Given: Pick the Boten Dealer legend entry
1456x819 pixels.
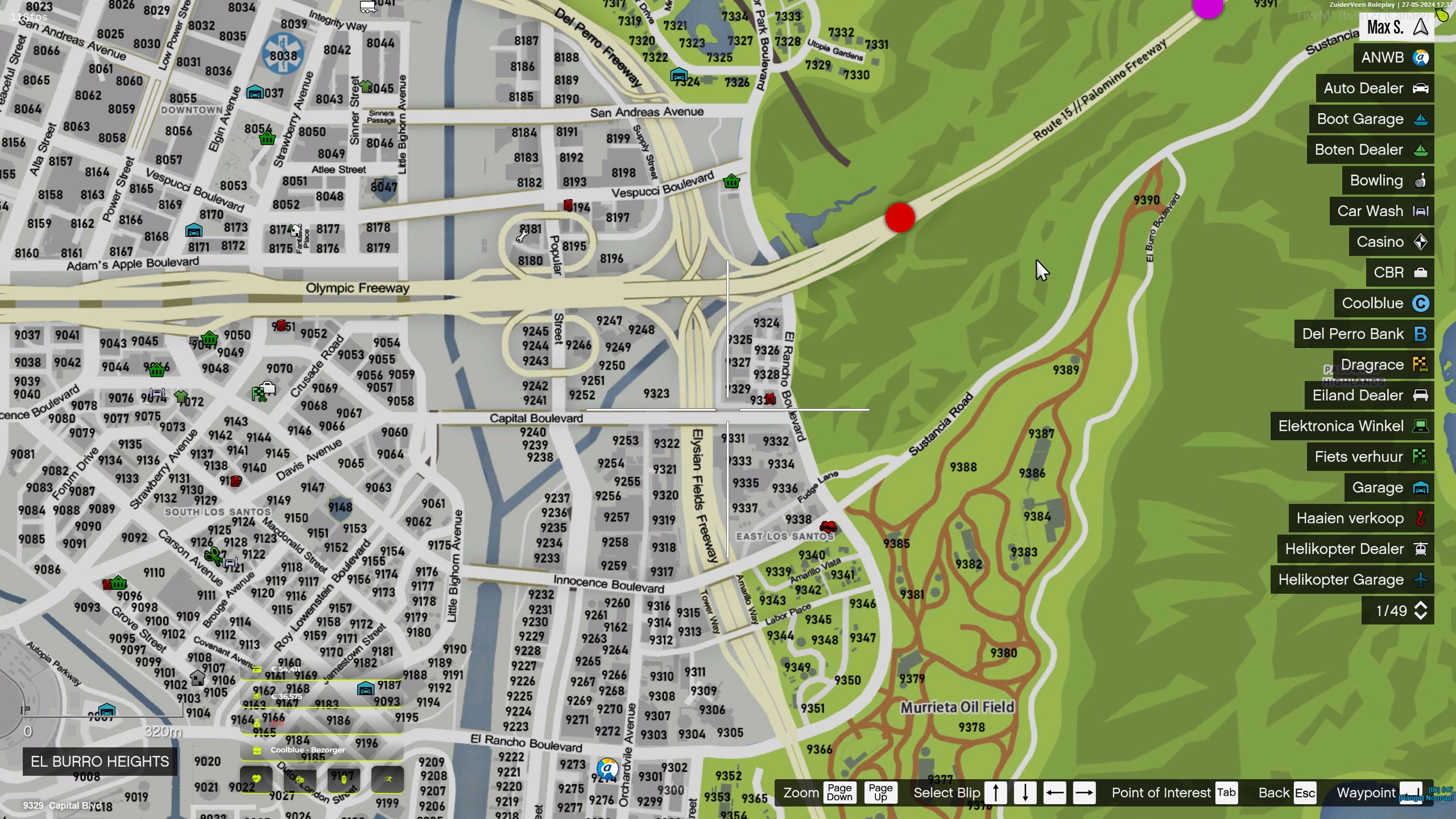Looking at the screenshot, I should coord(1370,150).
